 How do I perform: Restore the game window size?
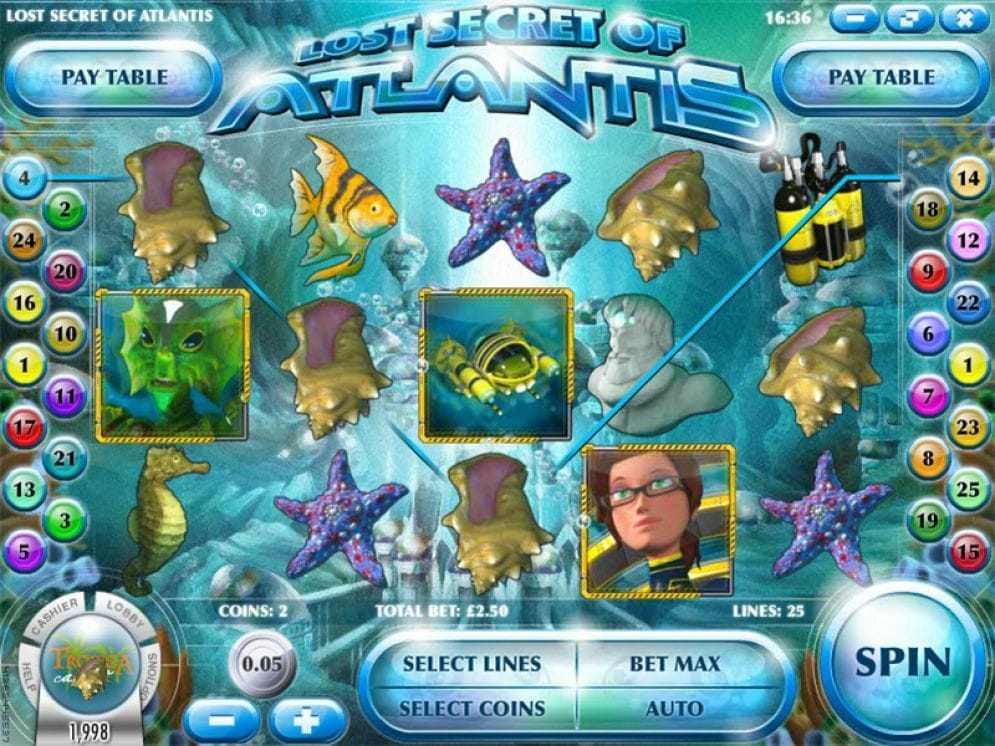point(906,18)
